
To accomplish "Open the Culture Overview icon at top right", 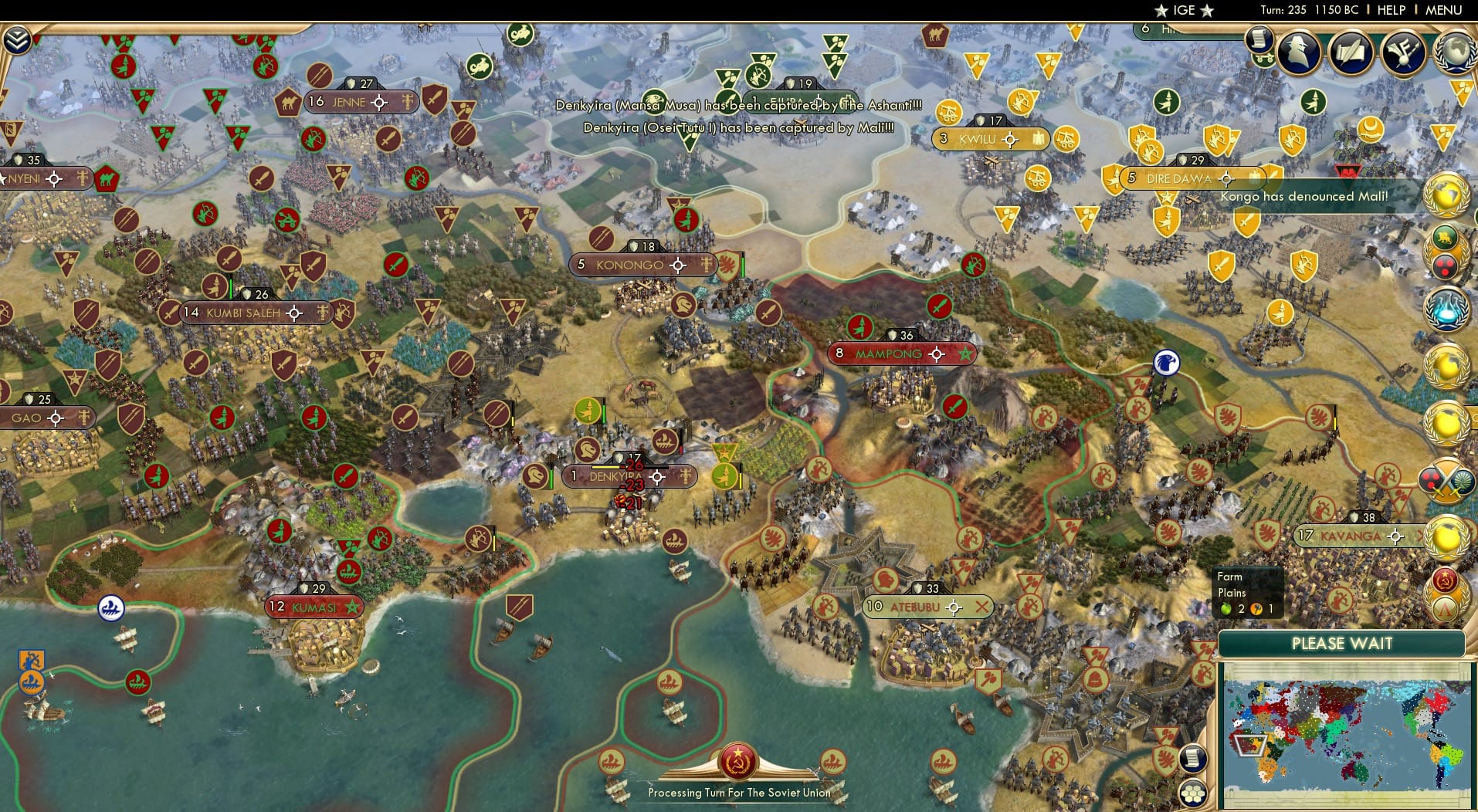I will point(1403,52).
